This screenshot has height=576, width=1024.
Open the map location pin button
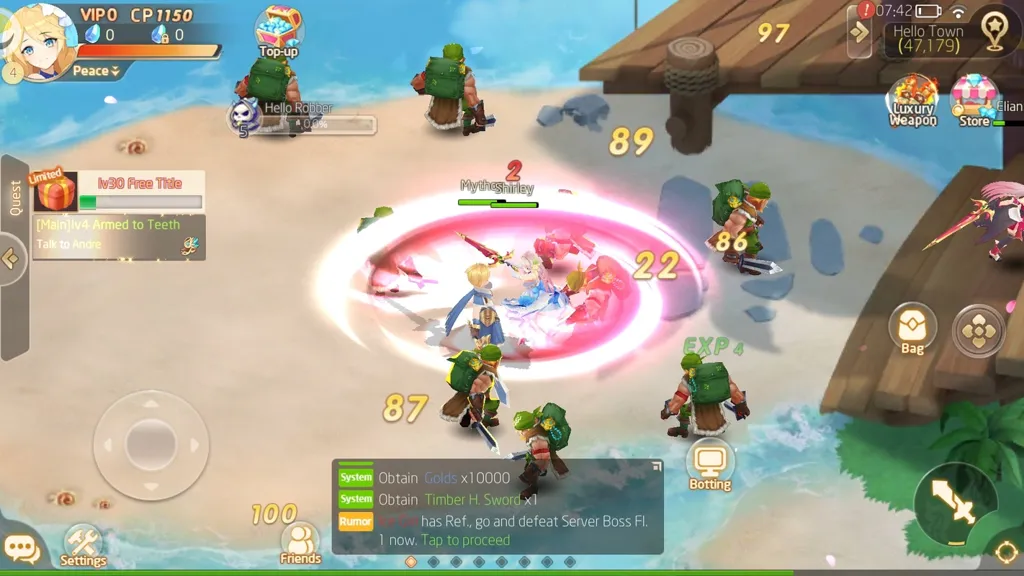(993, 32)
